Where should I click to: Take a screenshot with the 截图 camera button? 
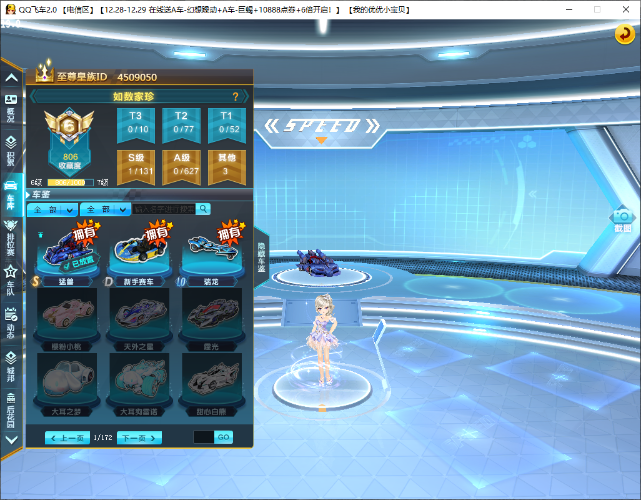pos(622,219)
